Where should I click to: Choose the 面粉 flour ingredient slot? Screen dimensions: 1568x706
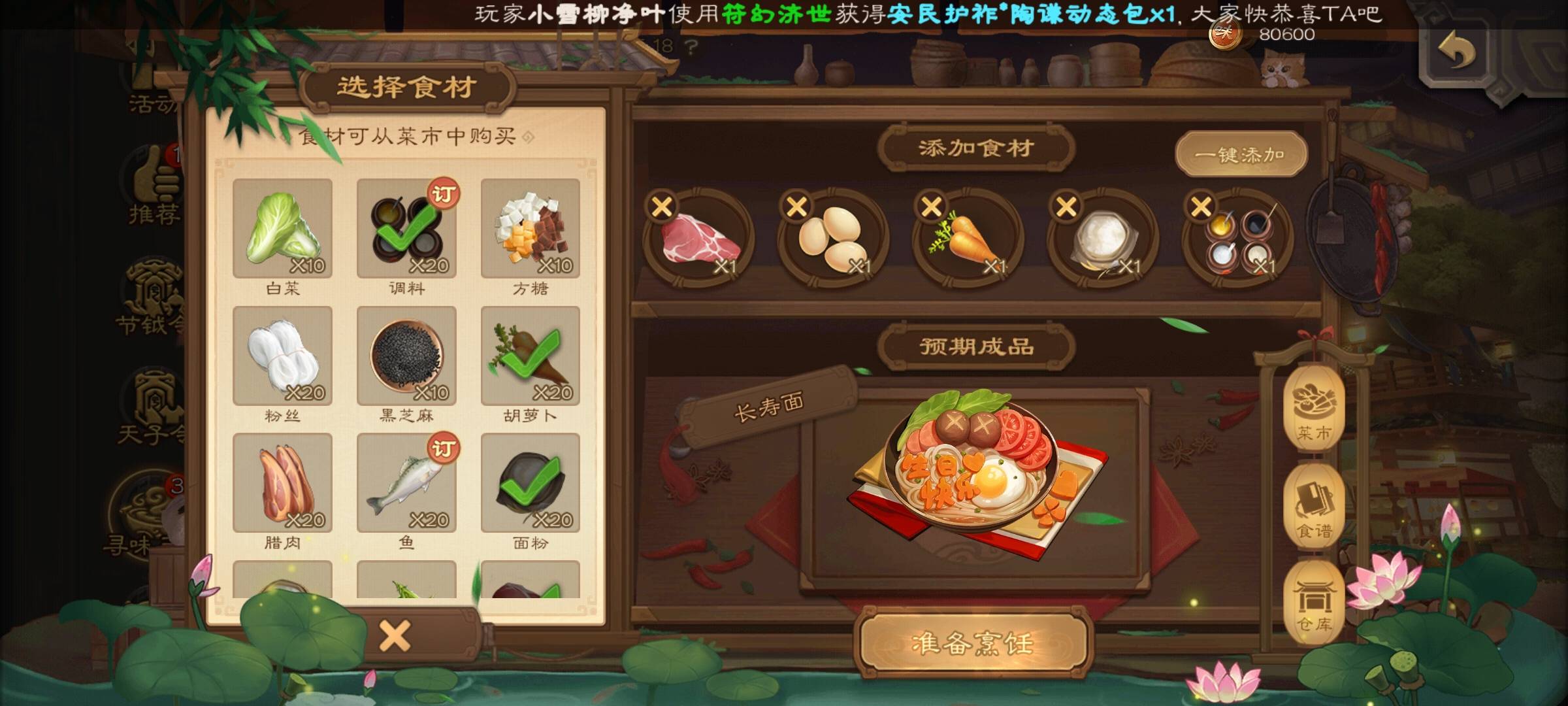coord(530,483)
